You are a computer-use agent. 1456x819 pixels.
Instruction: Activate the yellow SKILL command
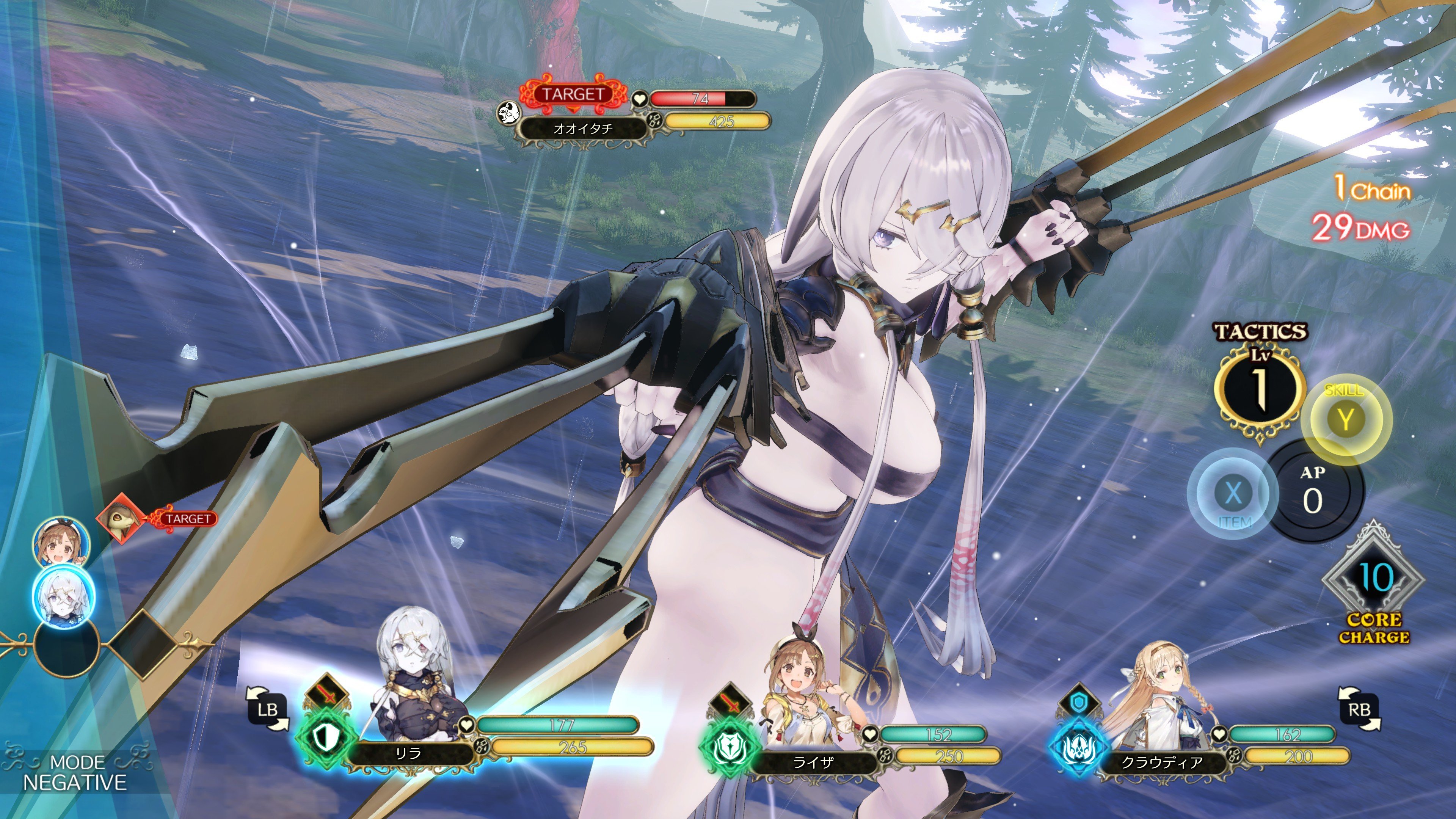(1345, 419)
